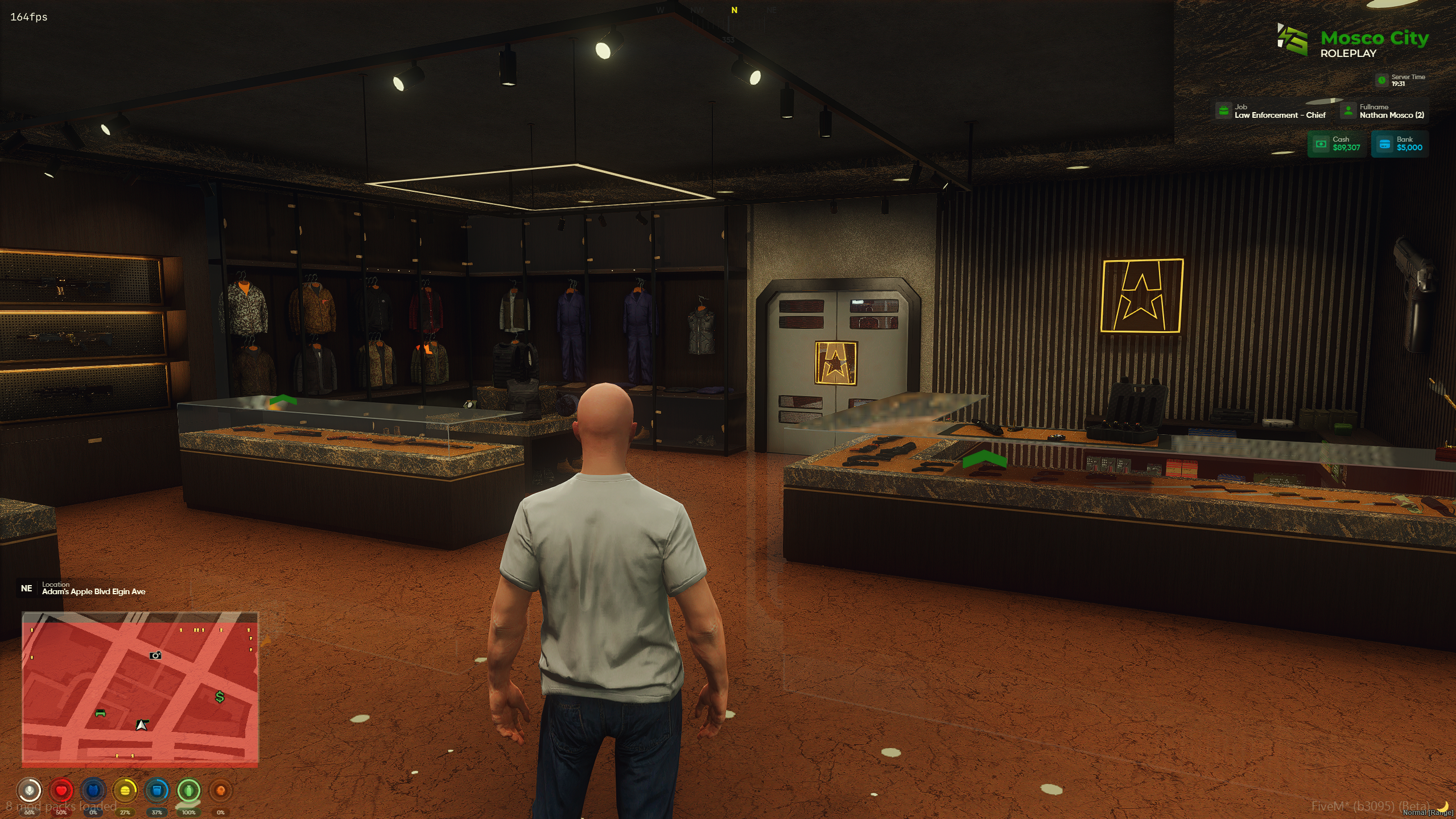Open the Job briefcase panel
Screen dimensions: 1456x819
pos(1223,110)
